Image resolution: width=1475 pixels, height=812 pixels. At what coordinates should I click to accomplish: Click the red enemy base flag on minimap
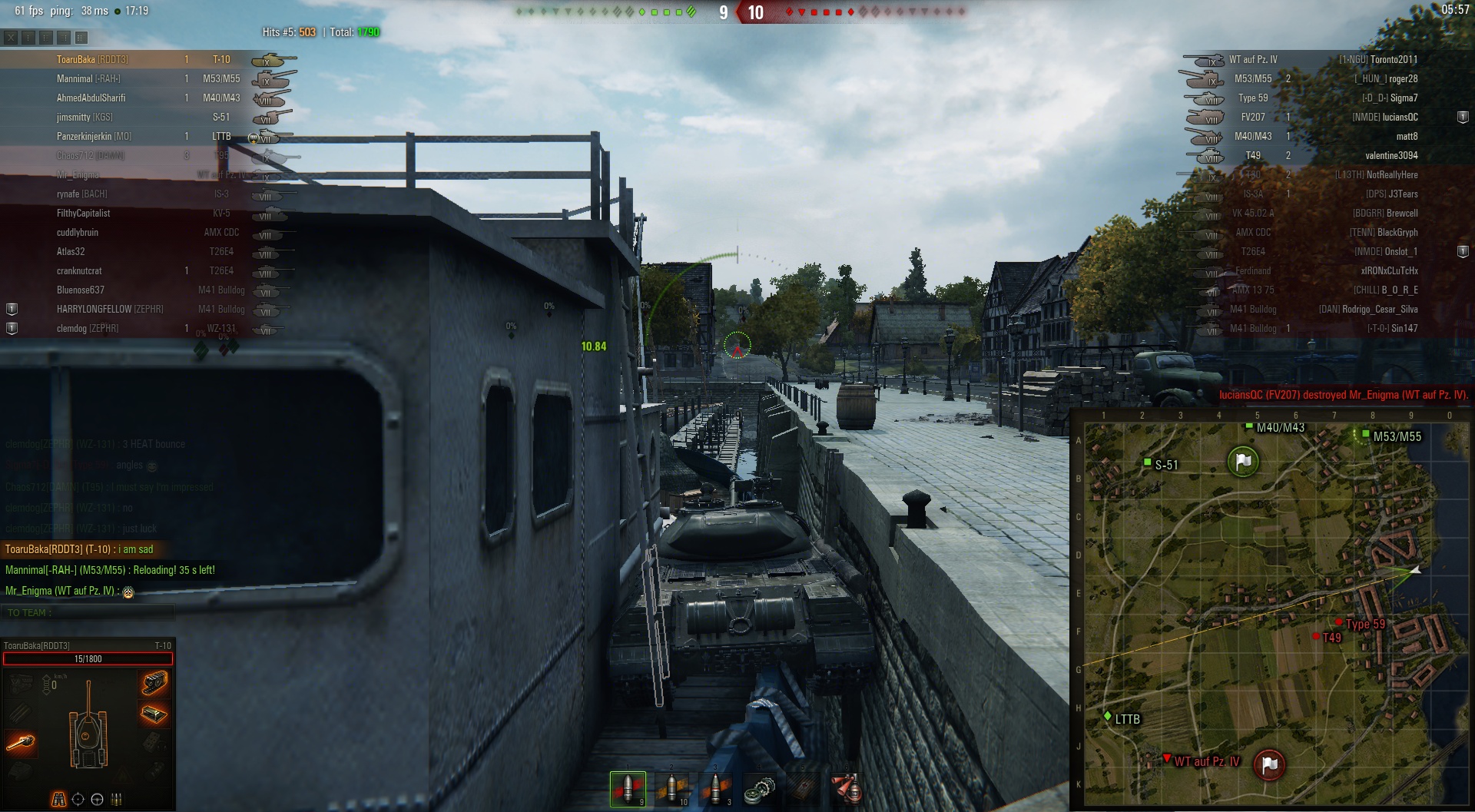[x=1269, y=764]
